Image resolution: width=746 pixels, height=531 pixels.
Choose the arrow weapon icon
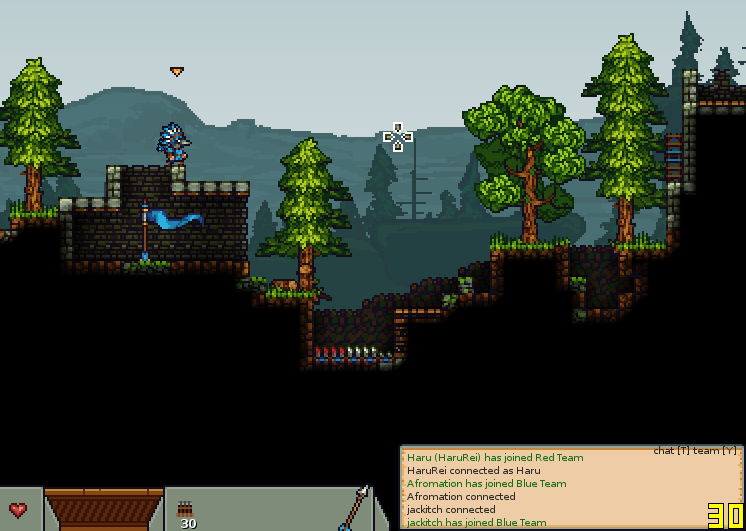(355, 508)
